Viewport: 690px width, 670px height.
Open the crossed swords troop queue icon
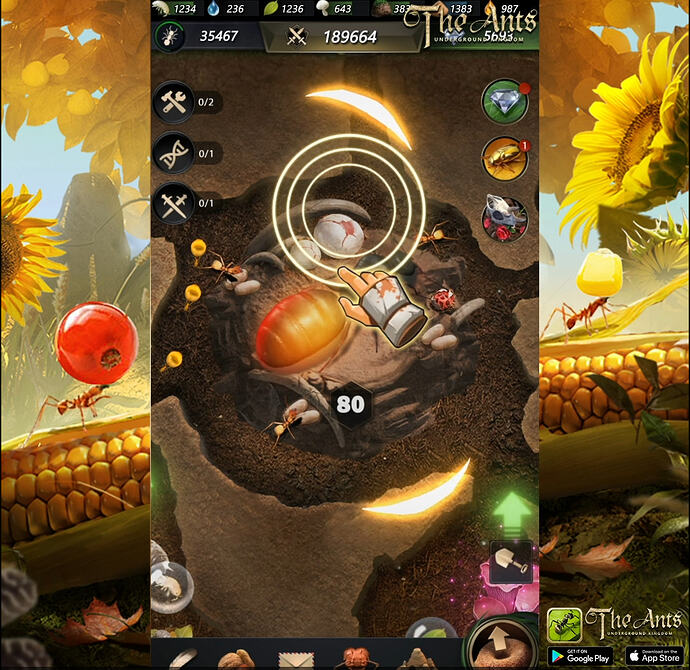tap(174, 203)
